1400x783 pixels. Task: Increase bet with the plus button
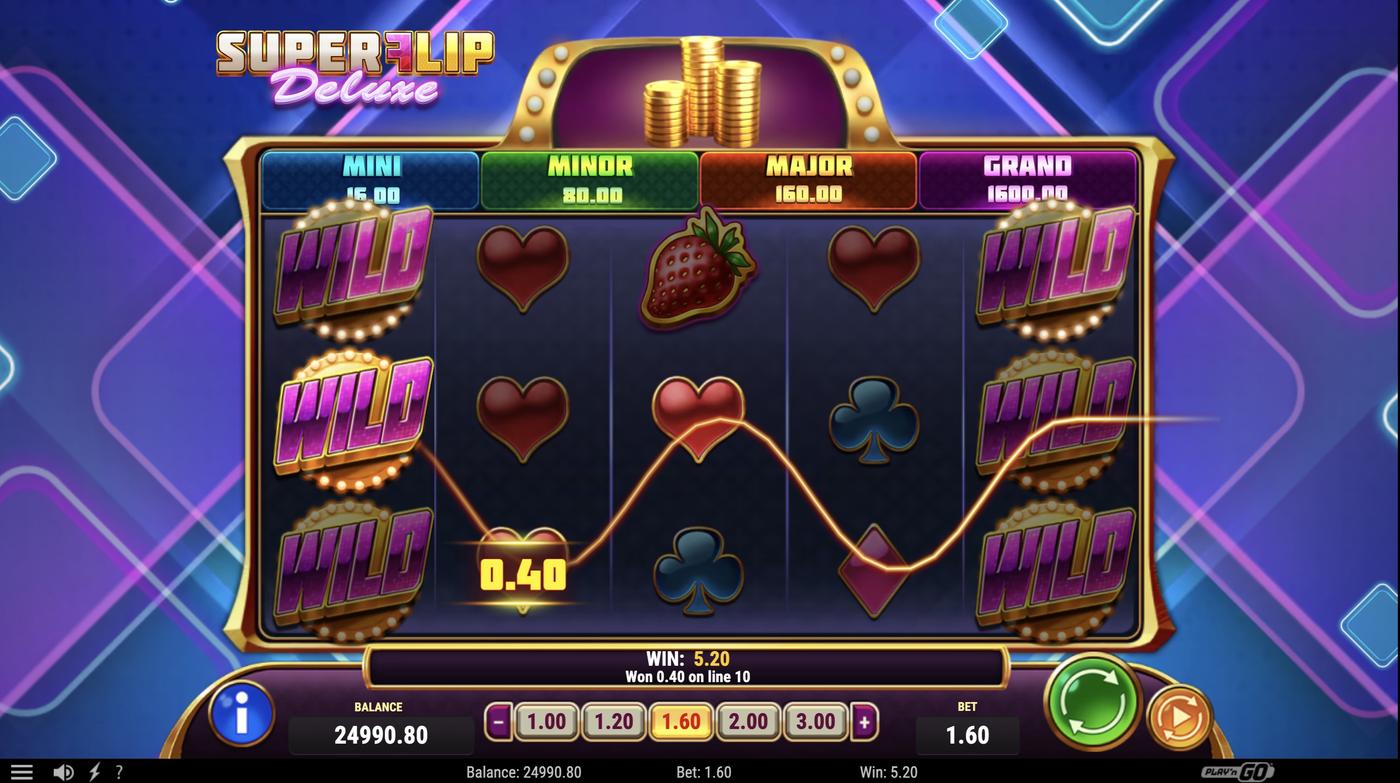pyautogui.click(x=865, y=719)
